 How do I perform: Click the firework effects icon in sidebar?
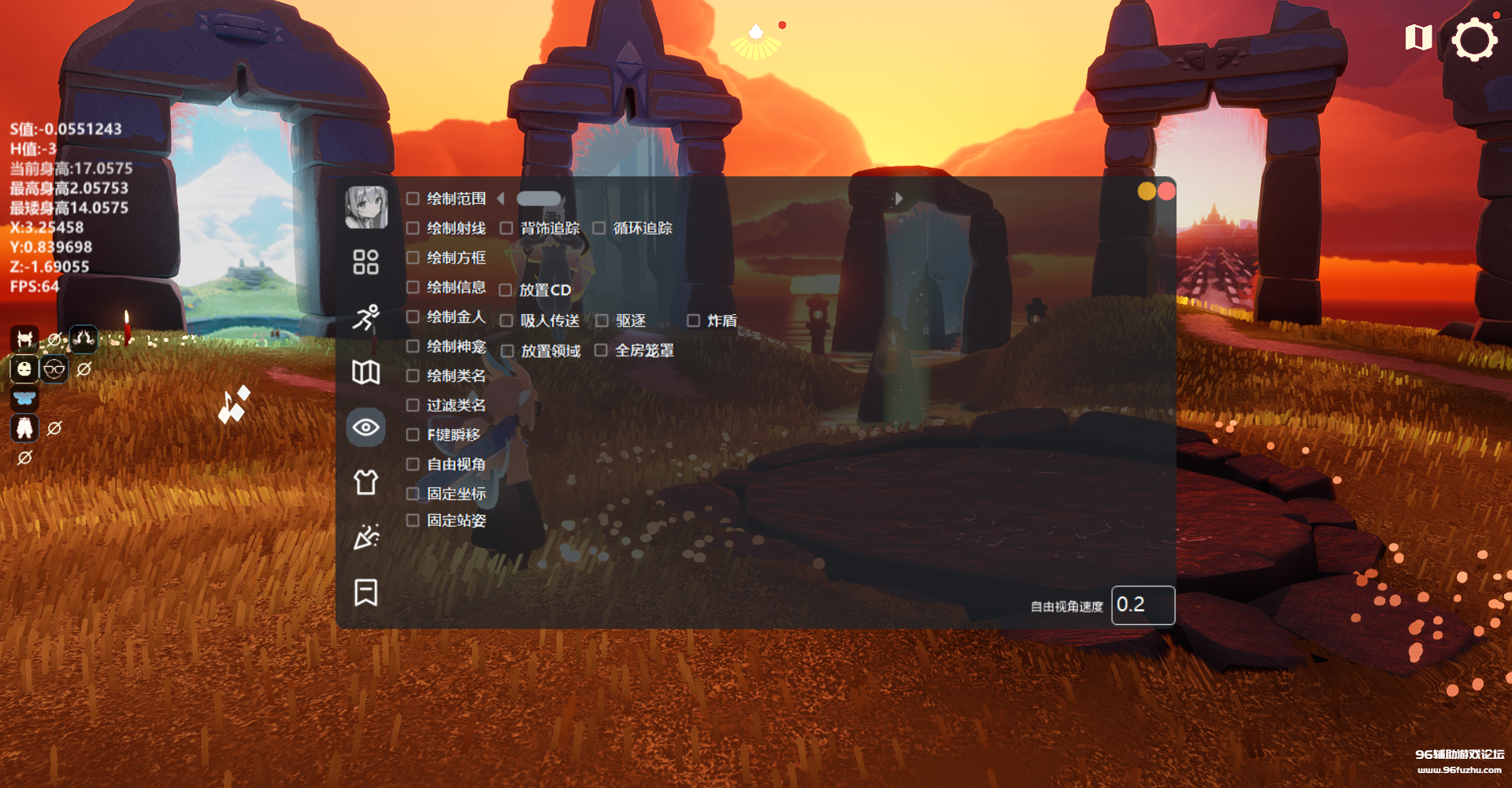(365, 538)
